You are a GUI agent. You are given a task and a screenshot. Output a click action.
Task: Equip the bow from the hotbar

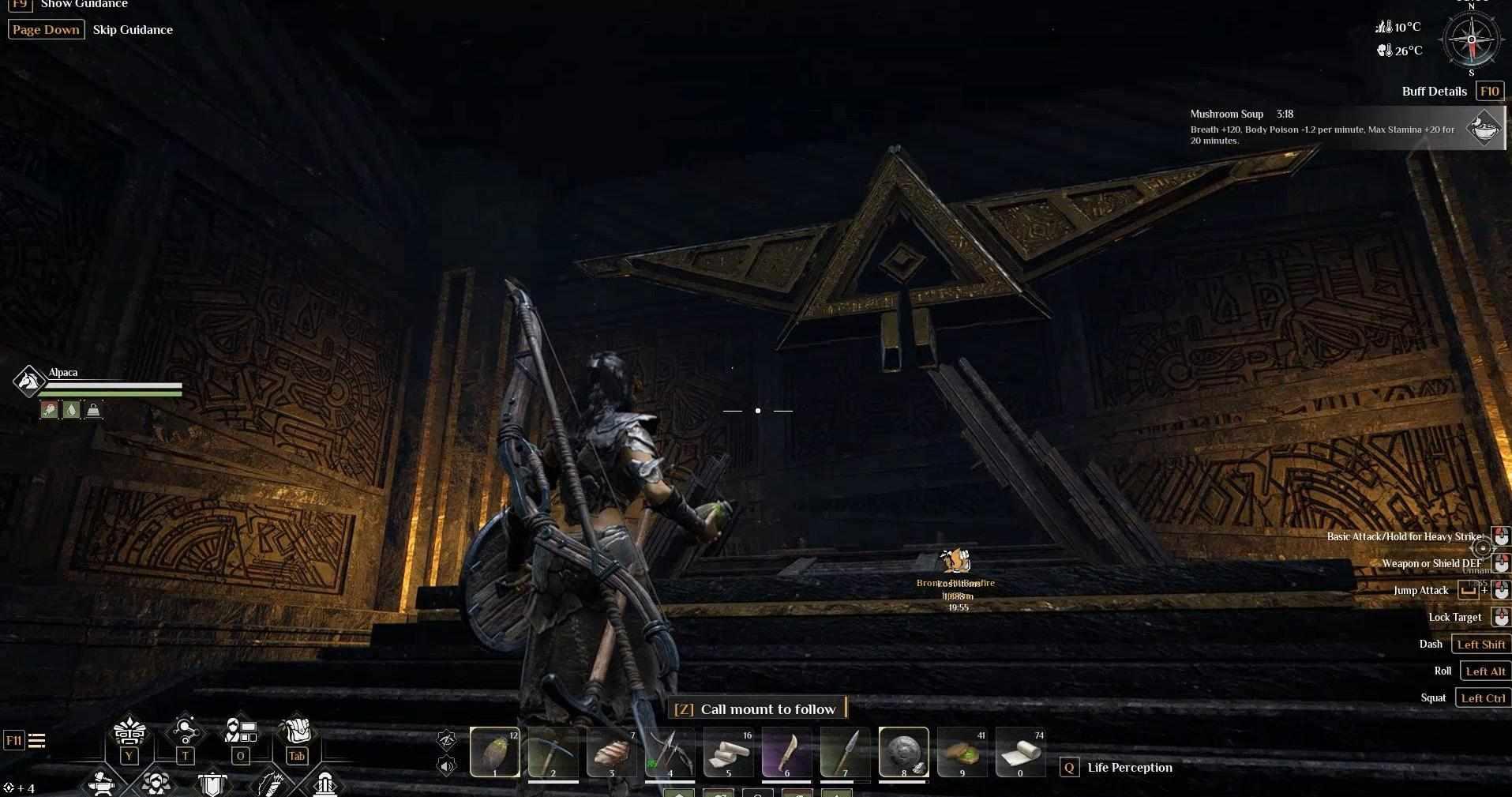coord(670,752)
